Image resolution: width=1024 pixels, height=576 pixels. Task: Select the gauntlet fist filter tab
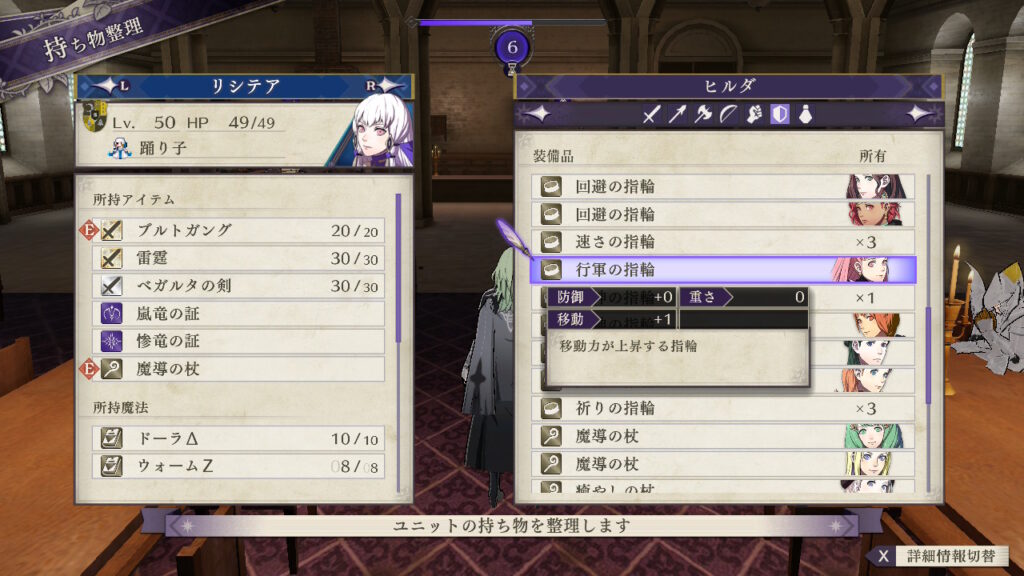coord(754,115)
